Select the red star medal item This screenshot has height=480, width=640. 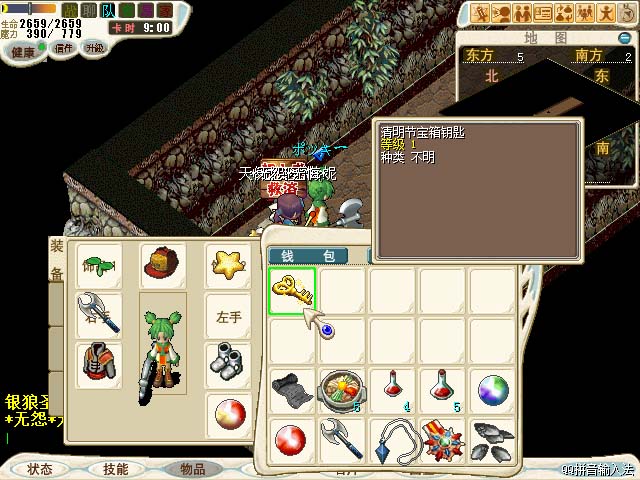click(x=441, y=439)
